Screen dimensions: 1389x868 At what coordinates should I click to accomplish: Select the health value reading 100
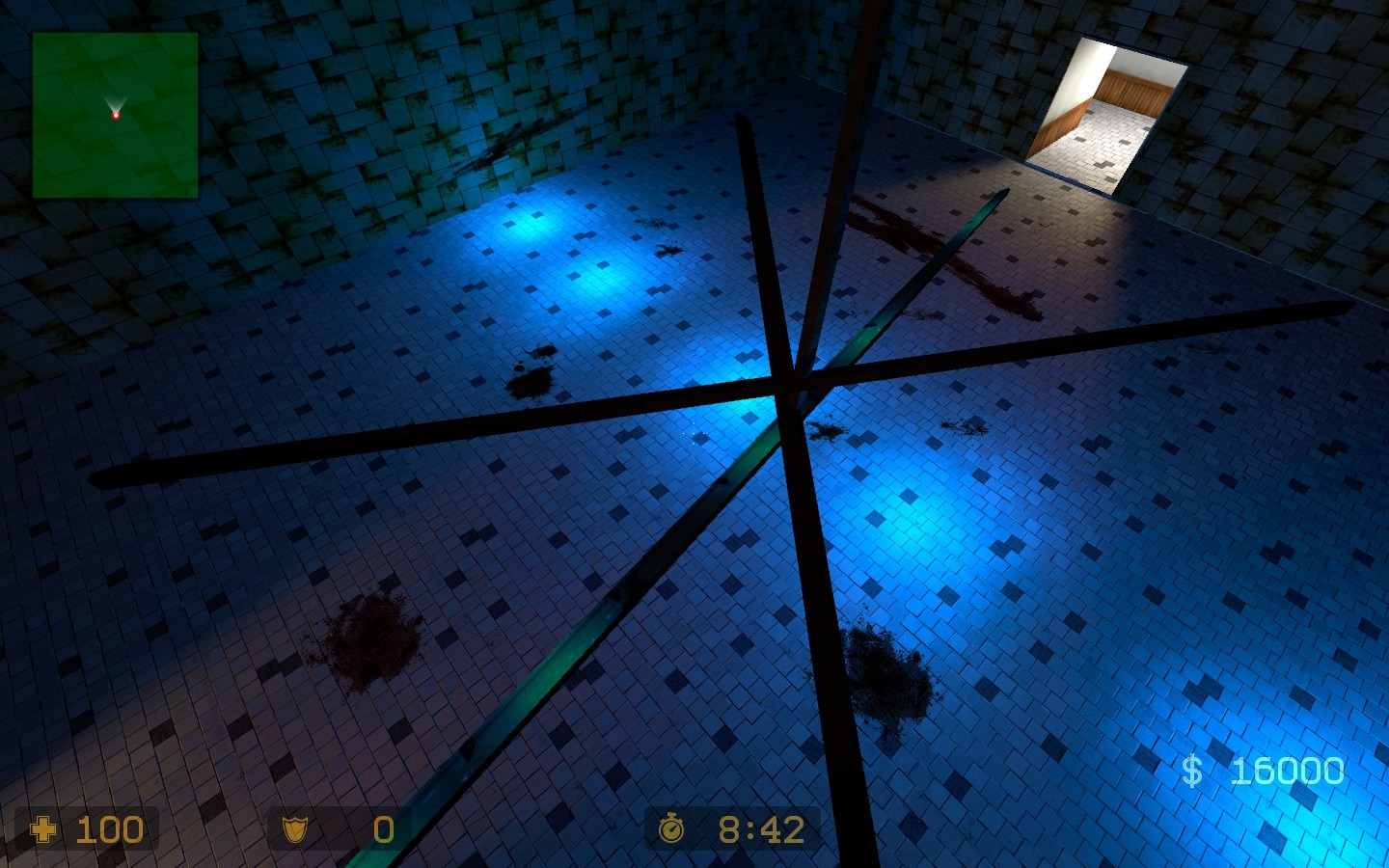point(109,829)
